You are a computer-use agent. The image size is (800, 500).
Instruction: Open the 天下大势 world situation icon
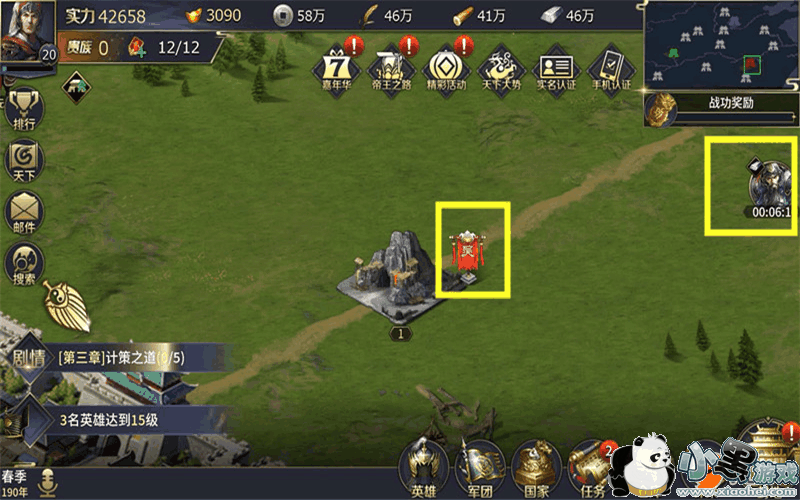click(498, 70)
